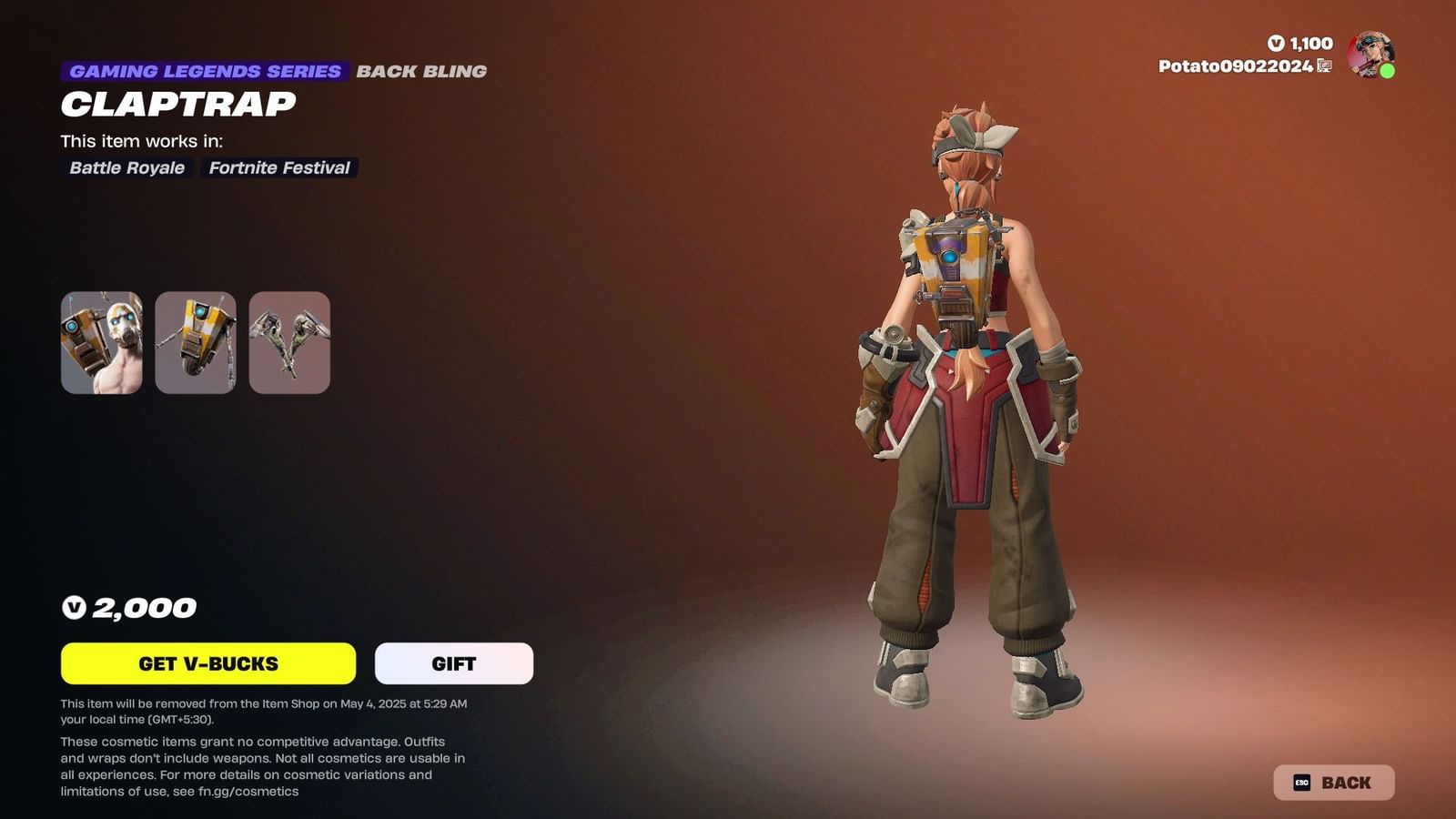Viewport: 1456px width, 819px height.
Task: Select the Psycho bandit skin thumbnail
Action: (103, 344)
